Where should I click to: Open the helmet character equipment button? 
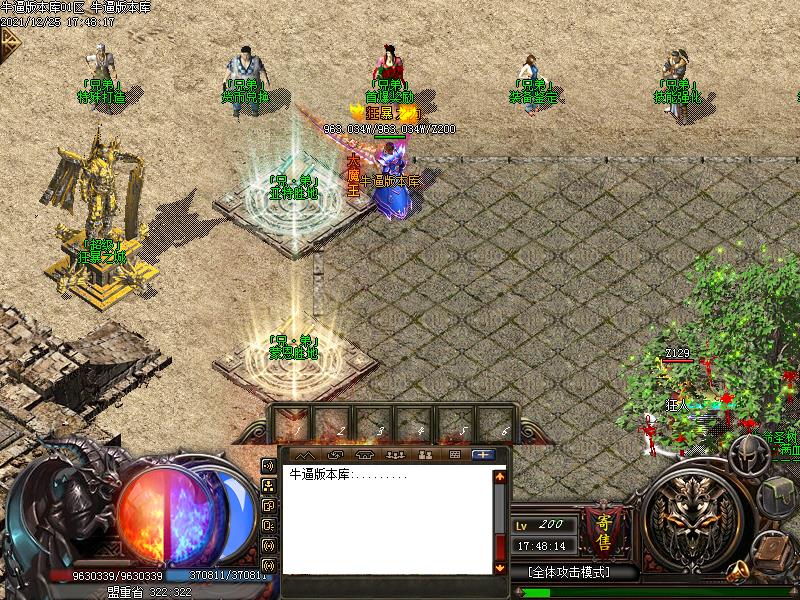748,457
